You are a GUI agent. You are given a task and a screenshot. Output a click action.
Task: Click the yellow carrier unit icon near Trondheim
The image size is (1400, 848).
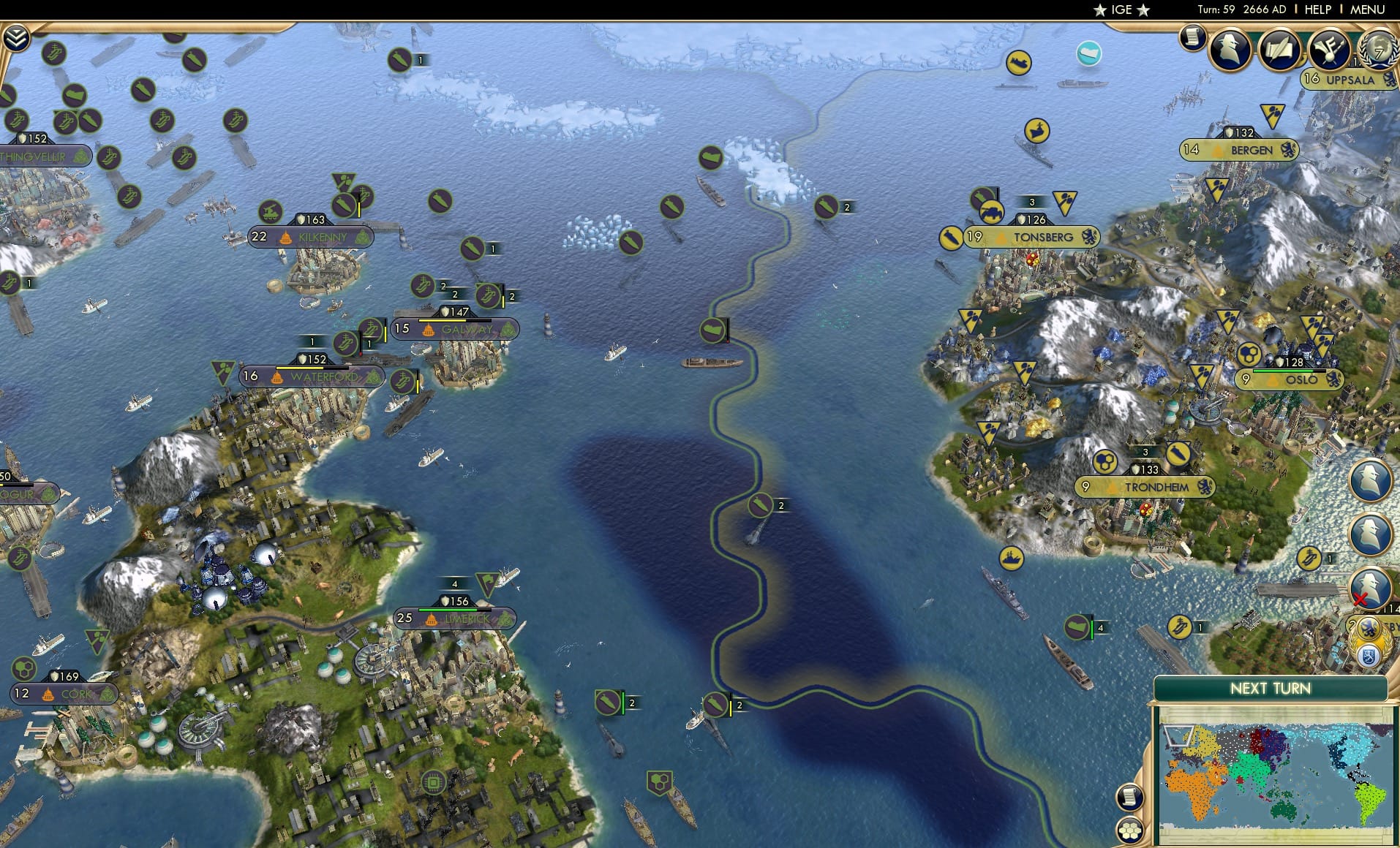[x=1012, y=559]
